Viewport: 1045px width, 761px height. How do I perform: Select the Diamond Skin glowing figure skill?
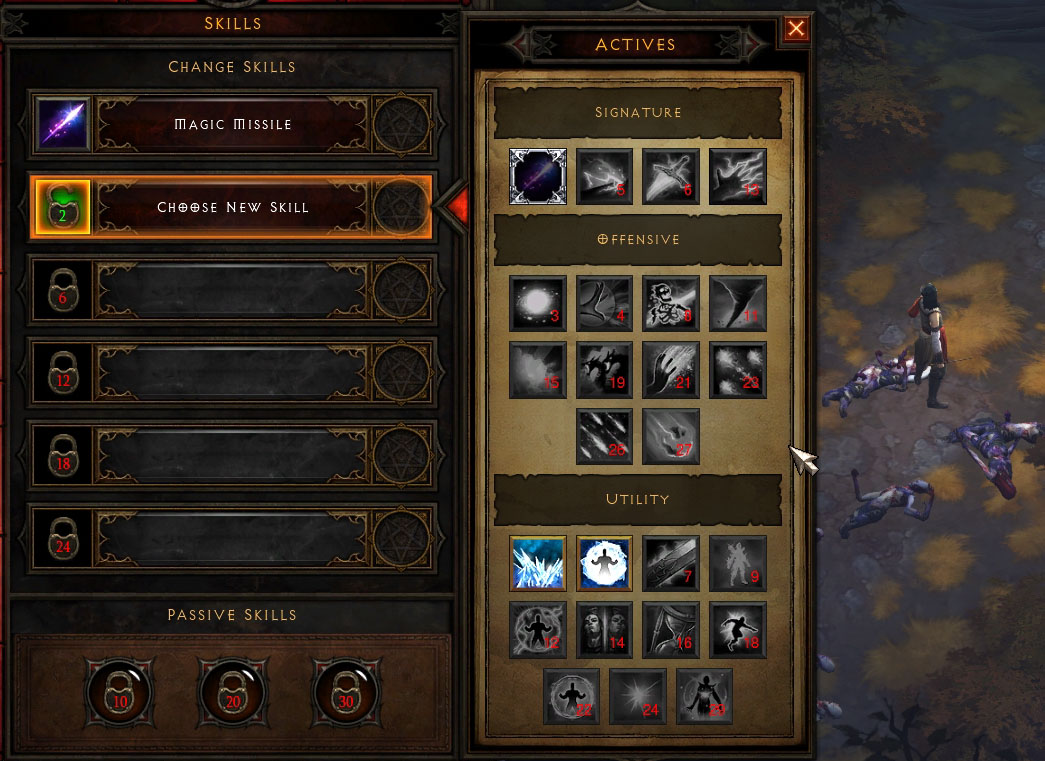[x=605, y=563]
